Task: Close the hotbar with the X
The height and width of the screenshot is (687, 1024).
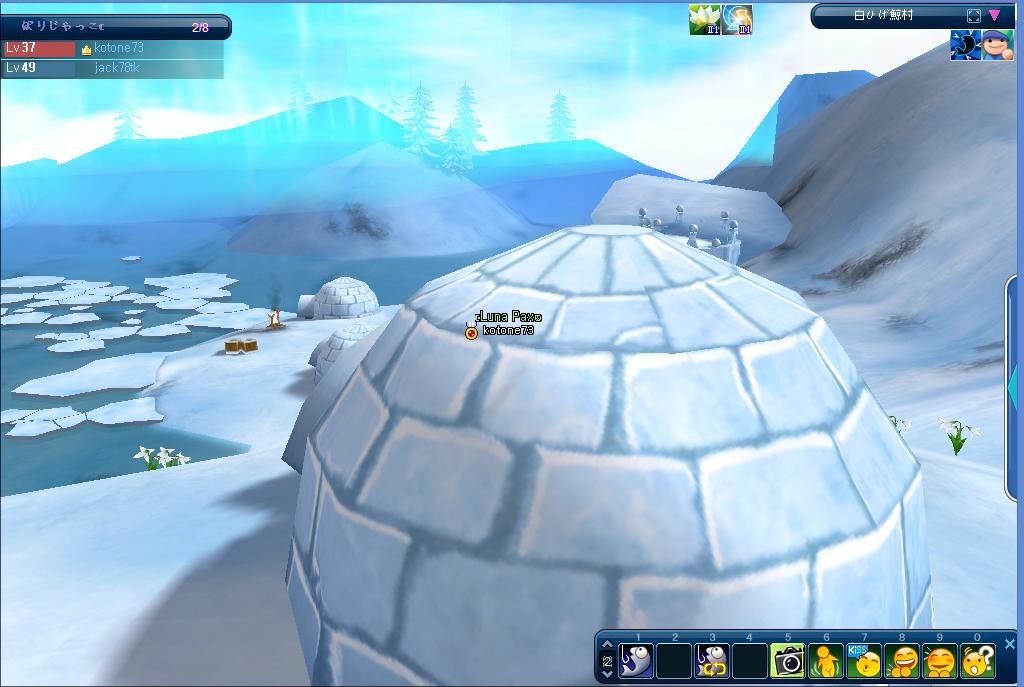Action: point(1009,644)
